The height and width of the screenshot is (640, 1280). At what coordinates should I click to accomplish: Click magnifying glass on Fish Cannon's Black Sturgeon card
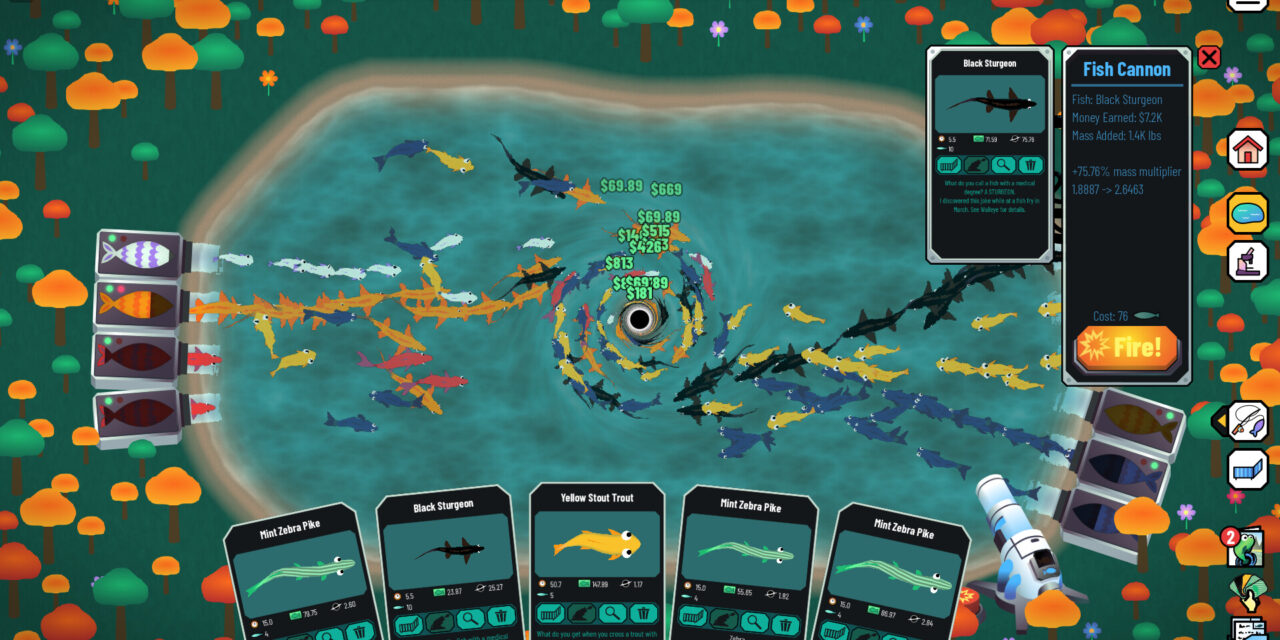(x=1003, y=165)
